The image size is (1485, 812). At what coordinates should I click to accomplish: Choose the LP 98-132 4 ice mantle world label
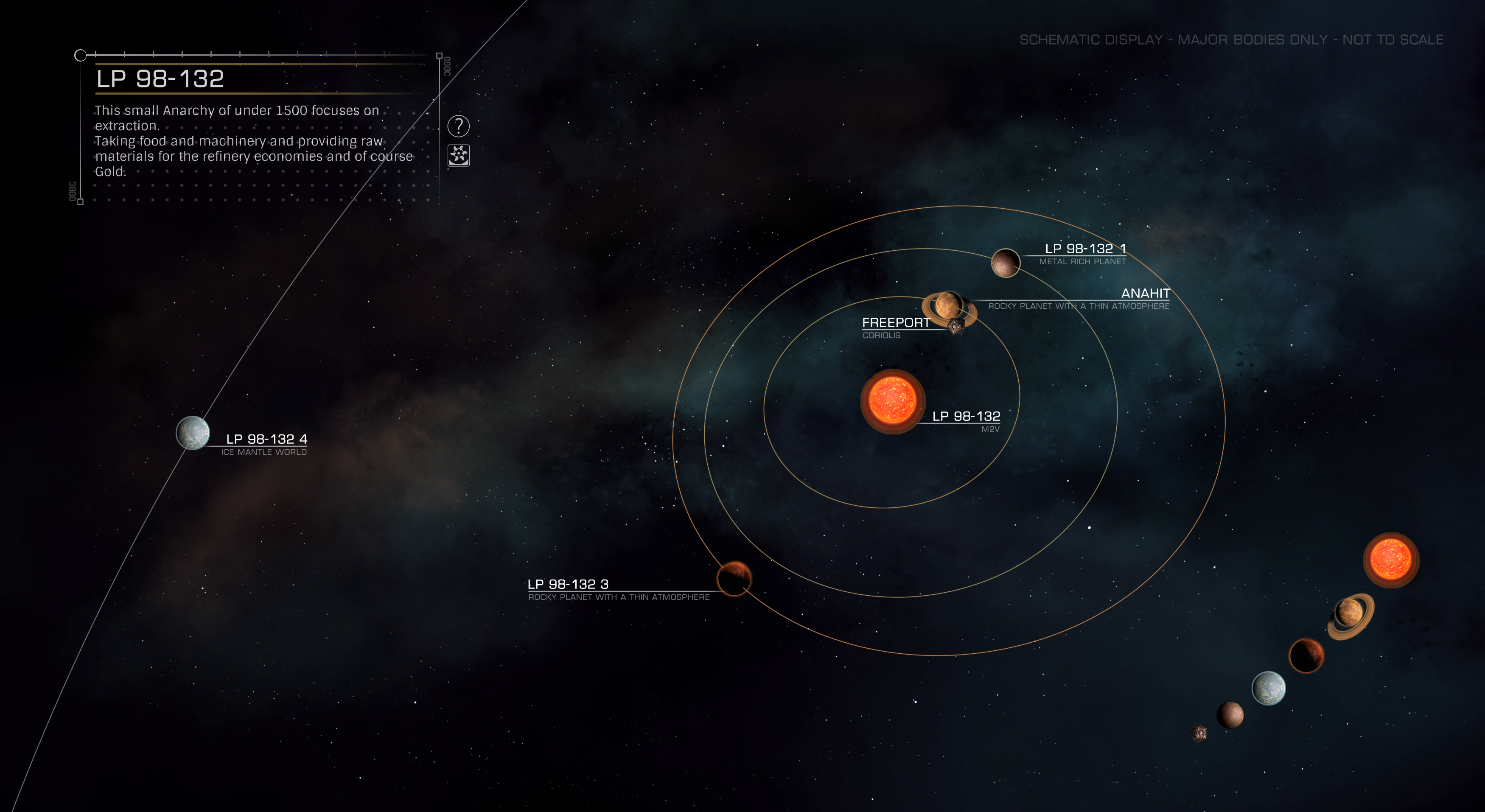[x=266, y=439]
